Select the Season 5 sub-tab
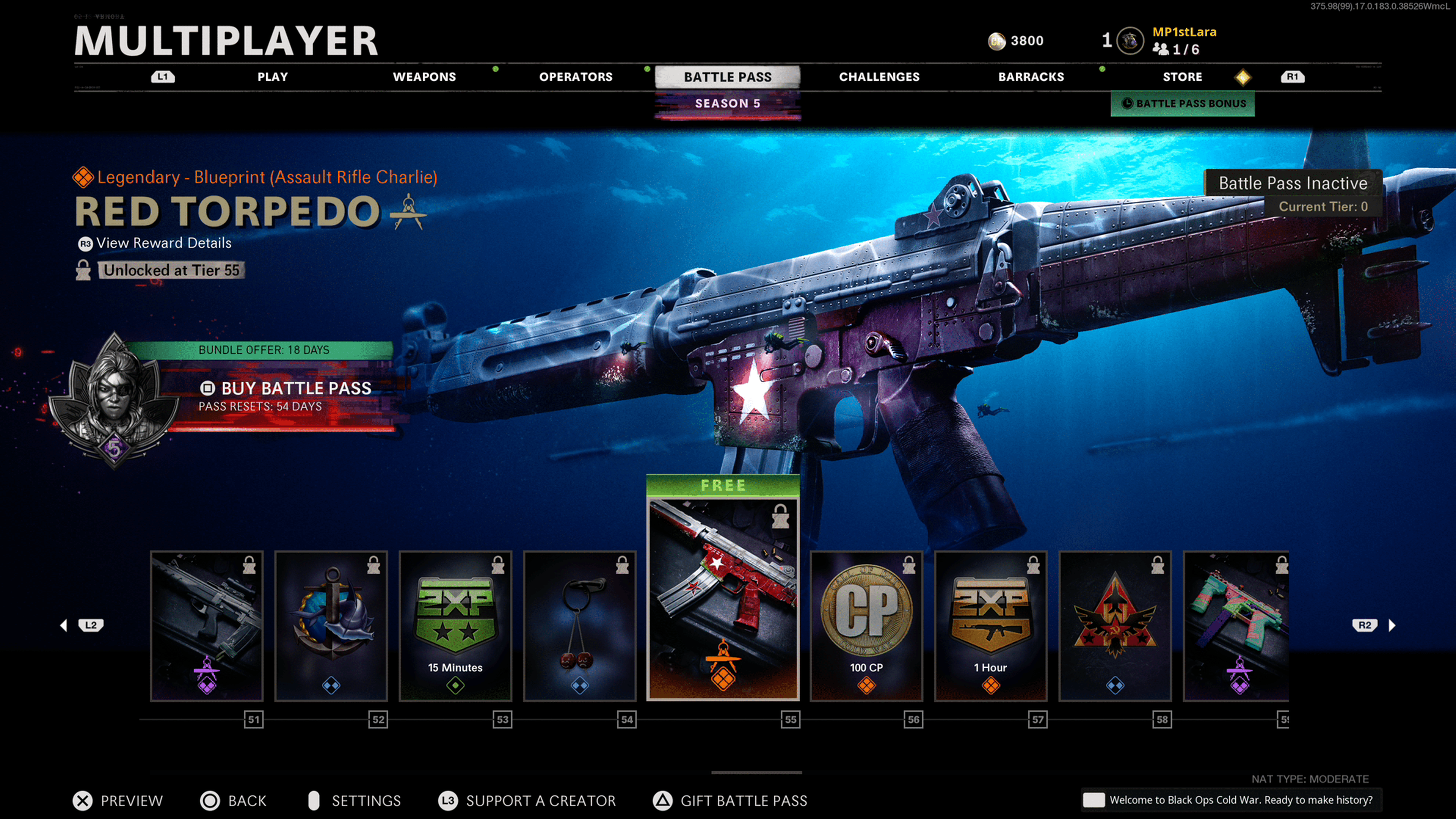 [728, 104]
